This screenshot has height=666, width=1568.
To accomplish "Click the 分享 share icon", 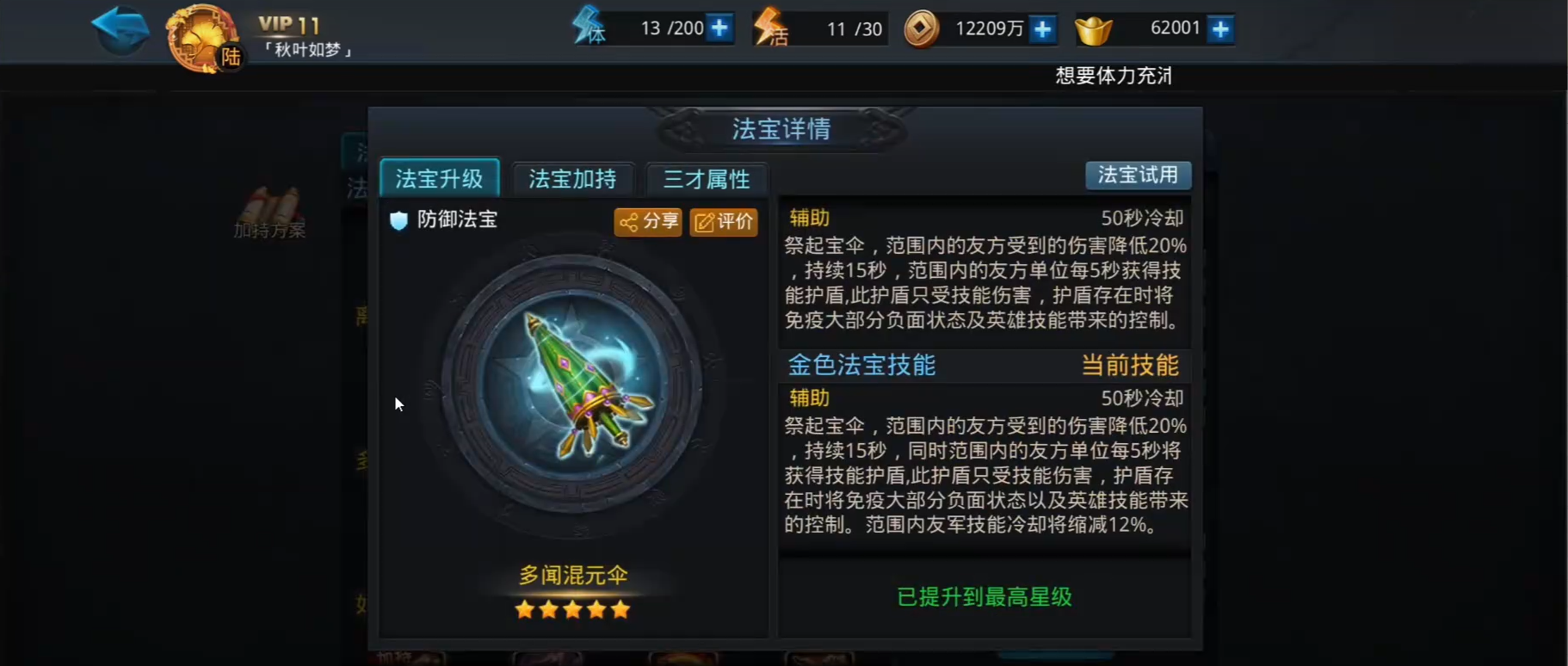I will [647, 222].
